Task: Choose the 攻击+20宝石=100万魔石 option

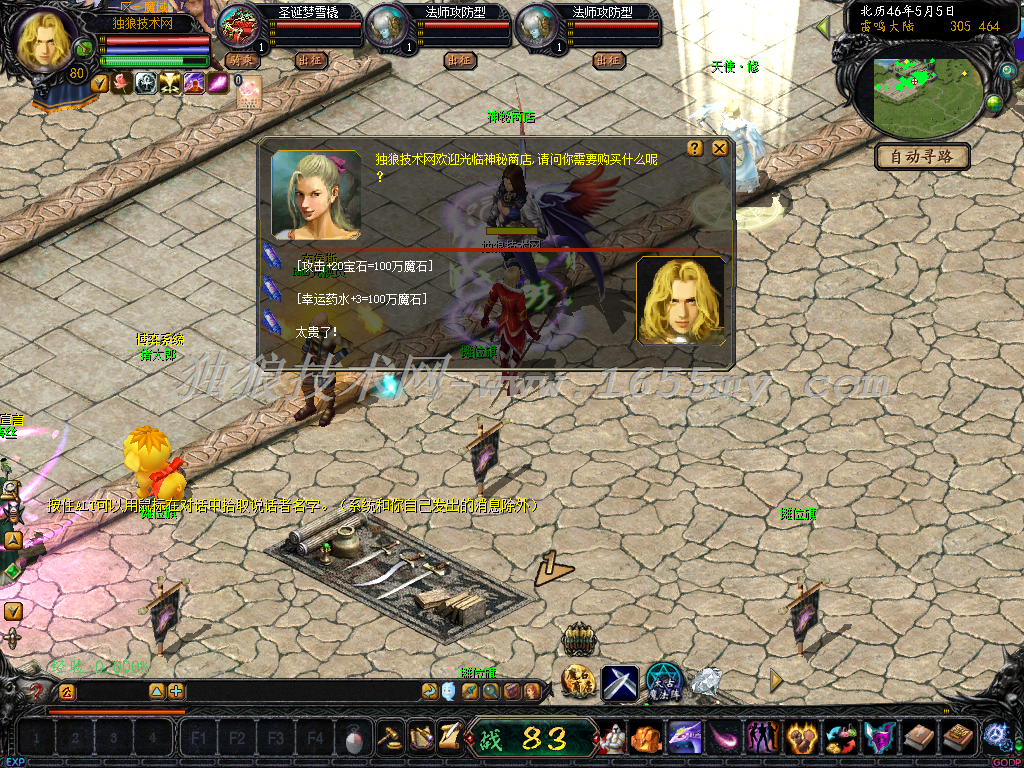Action: [364, 266]
